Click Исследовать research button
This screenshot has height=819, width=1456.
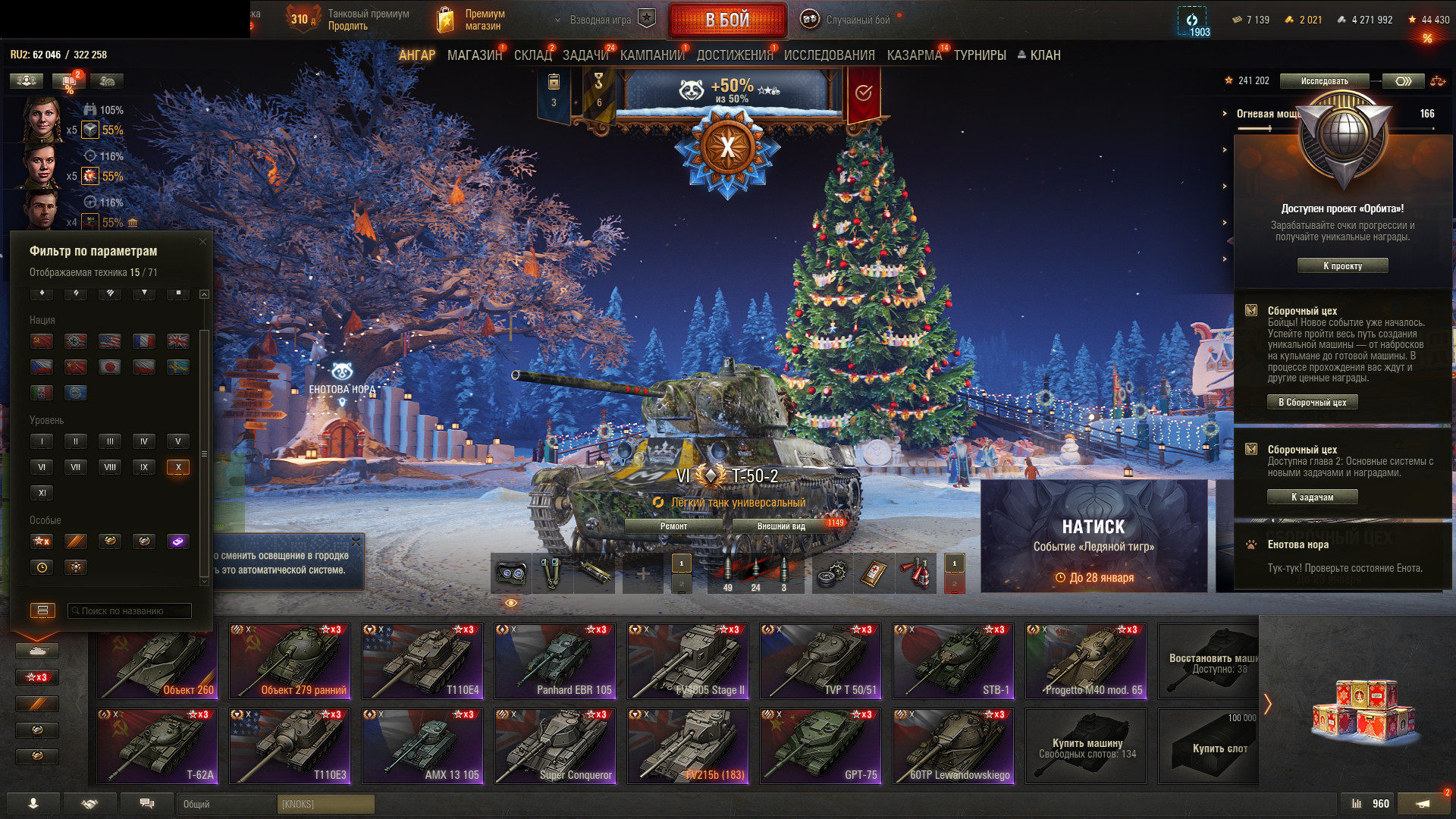point(1324,81)
